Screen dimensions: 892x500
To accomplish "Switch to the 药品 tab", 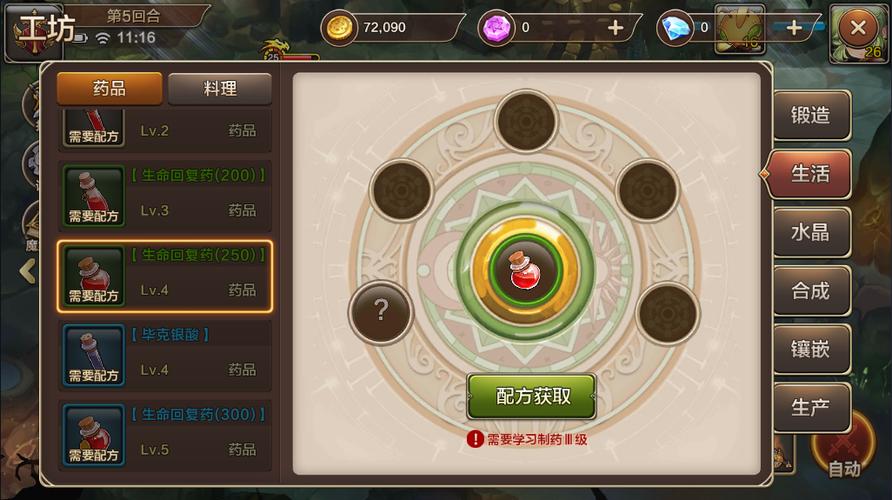I will click(x=109, y=89).
